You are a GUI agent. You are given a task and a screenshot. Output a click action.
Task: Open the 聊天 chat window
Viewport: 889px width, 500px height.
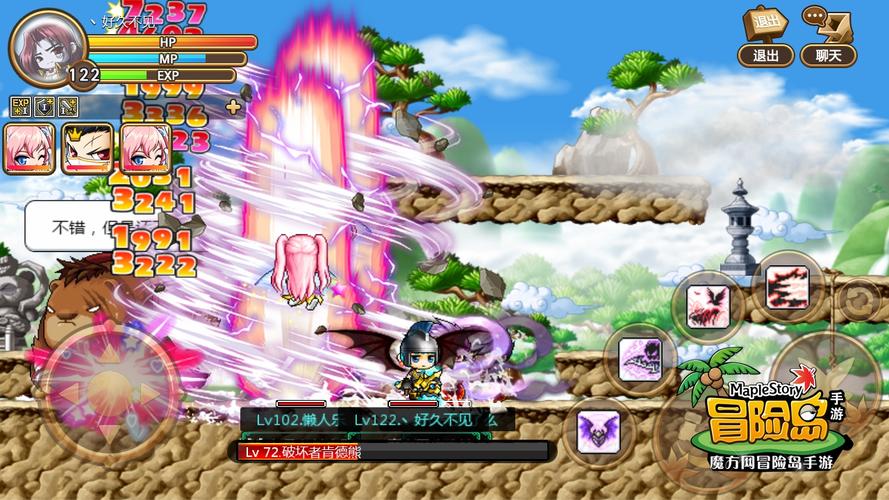point(828,38)
